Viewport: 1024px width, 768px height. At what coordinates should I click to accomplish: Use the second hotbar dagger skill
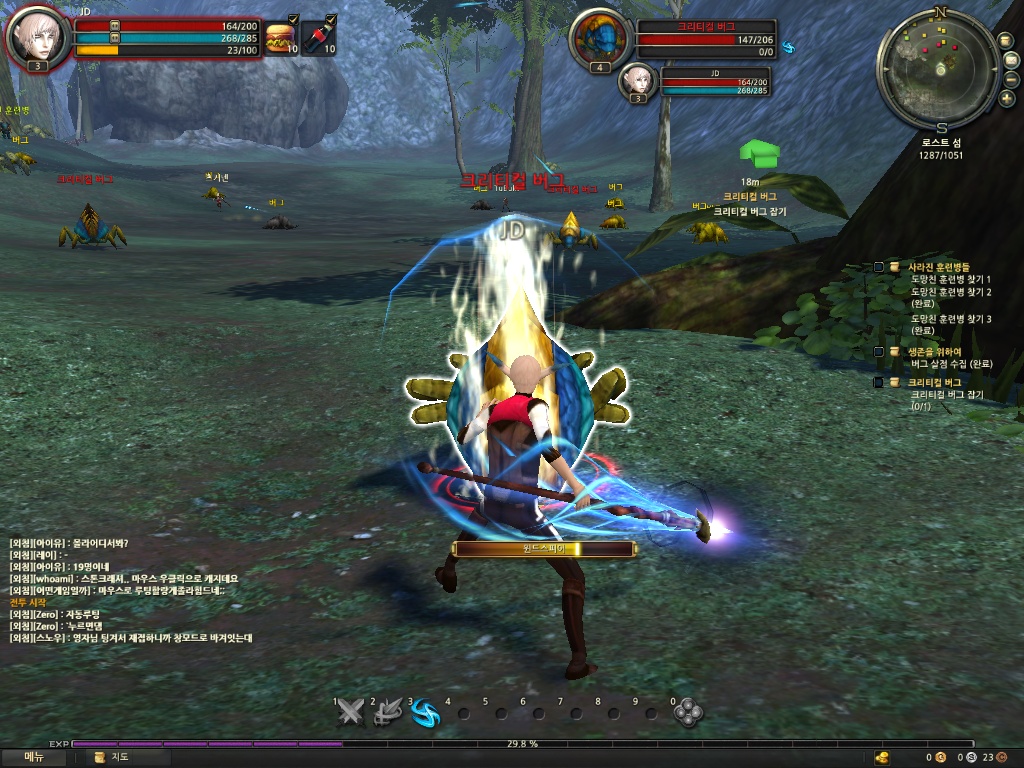point(388,712)
